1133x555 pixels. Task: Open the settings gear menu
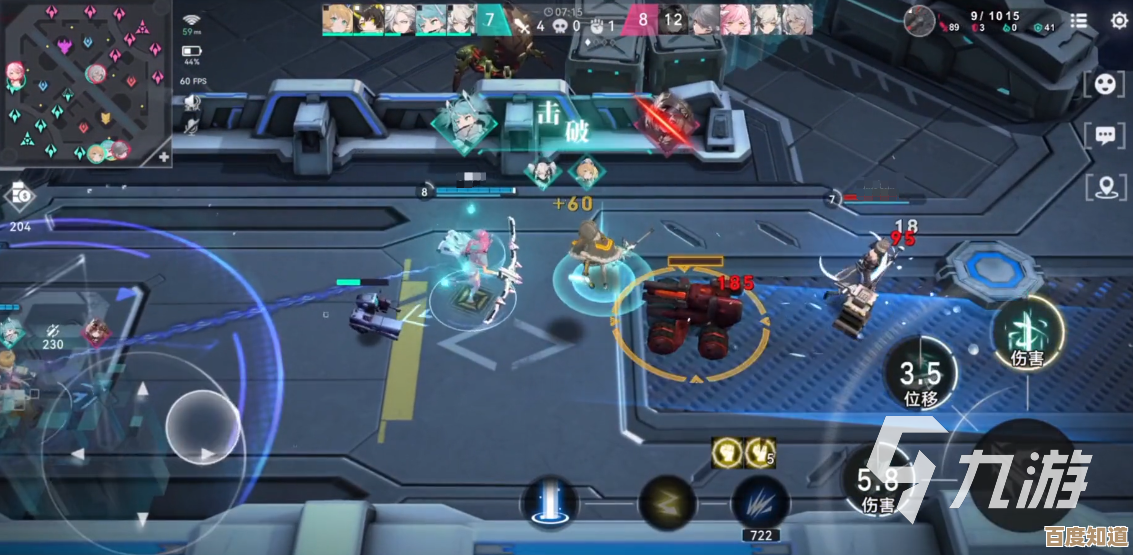click(x=1118, y=20)
